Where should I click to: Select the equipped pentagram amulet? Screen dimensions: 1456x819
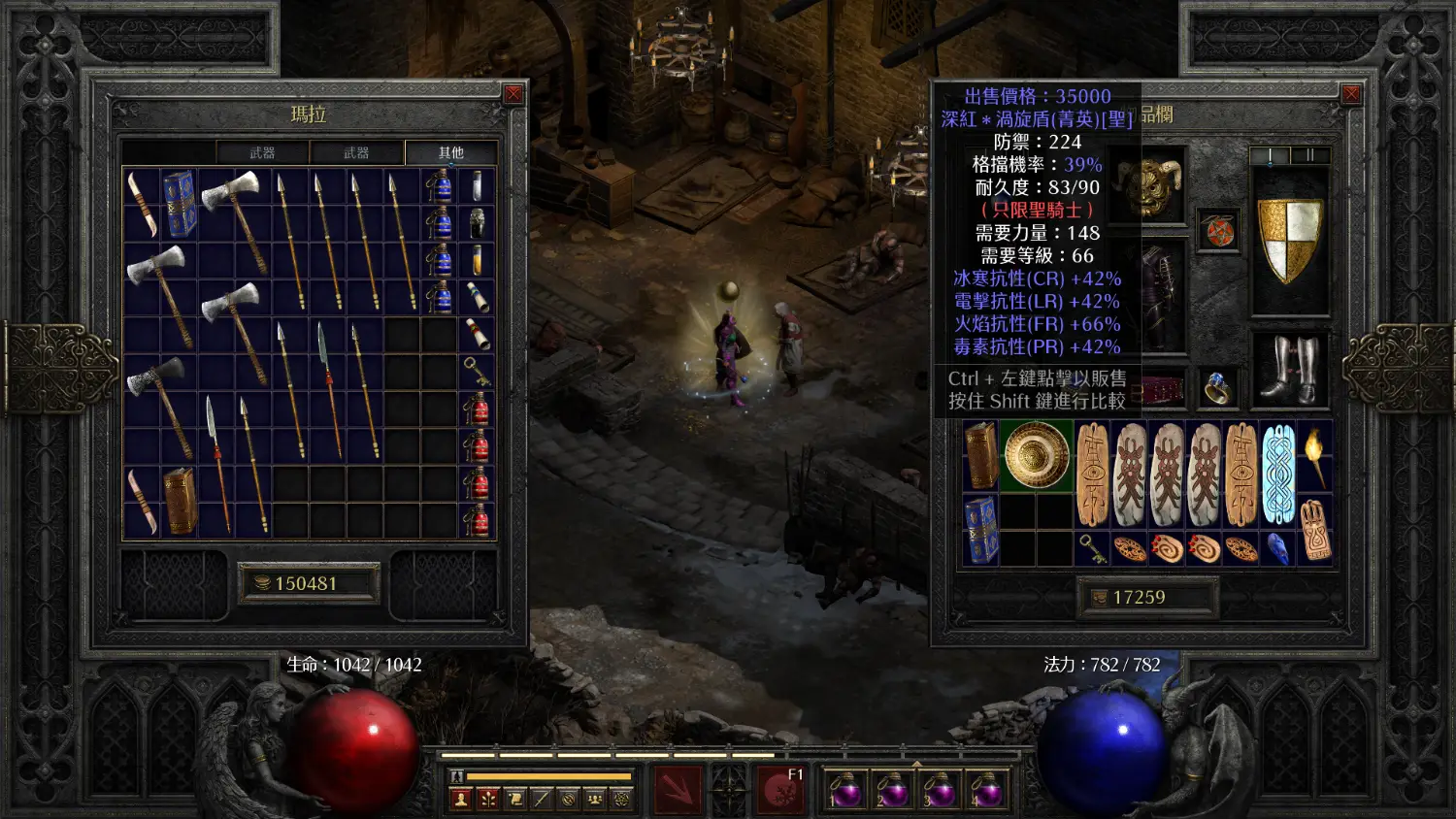click(1218, 231)
